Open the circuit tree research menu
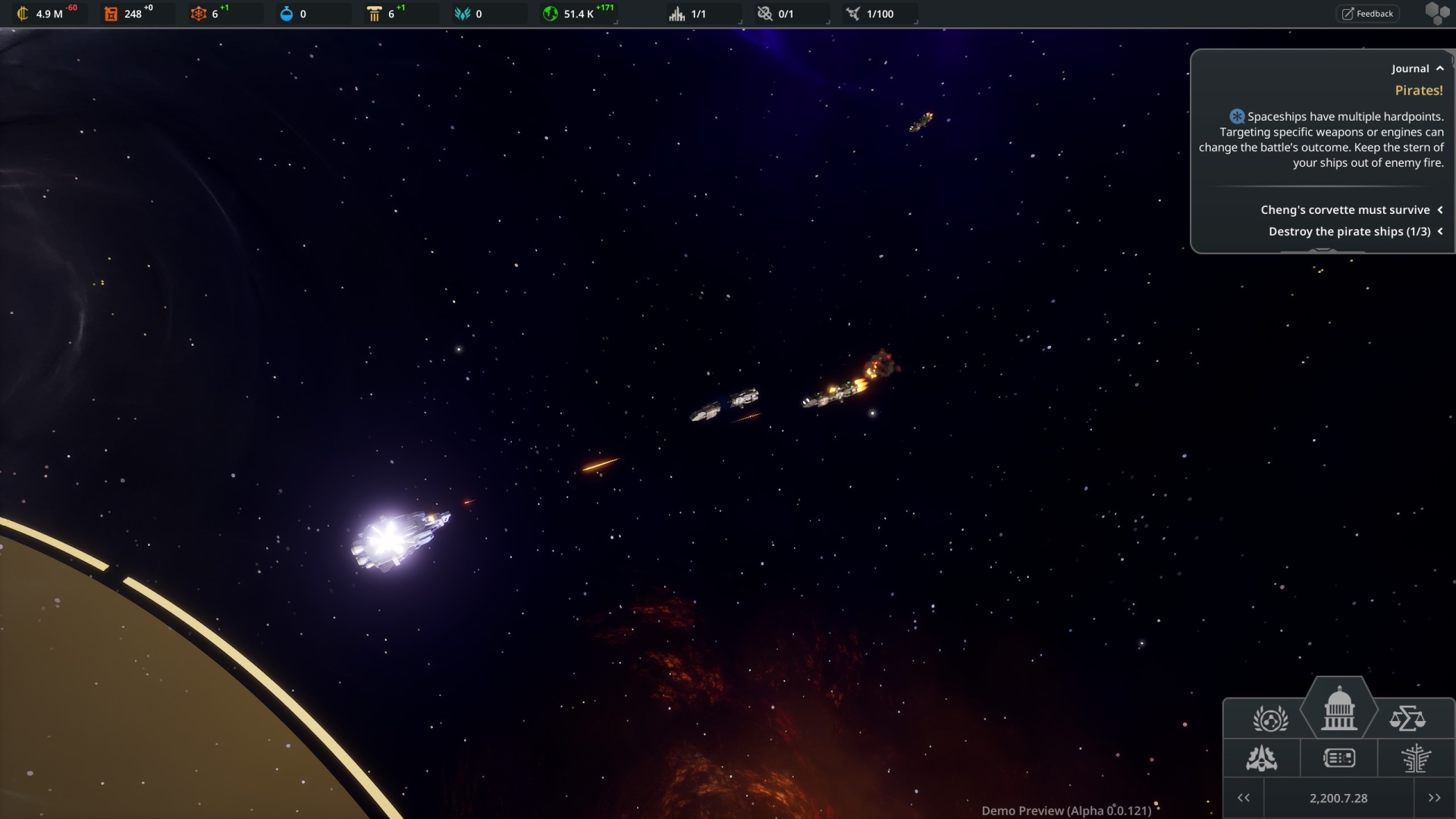This screenshot has height=819, width=1456. (1415, 758)
